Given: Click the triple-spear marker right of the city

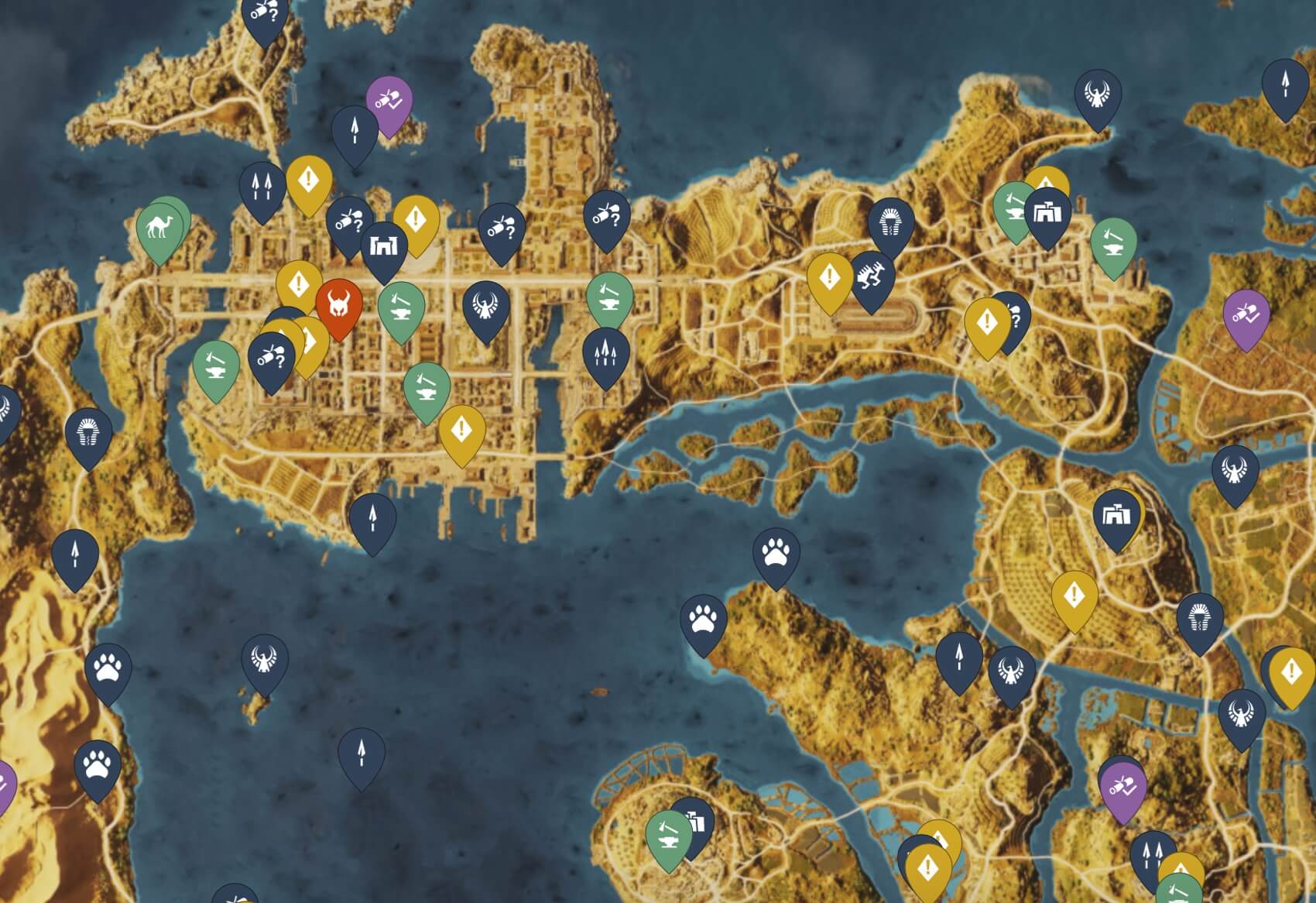Looking at the screenshot, I should pos(605,352).
